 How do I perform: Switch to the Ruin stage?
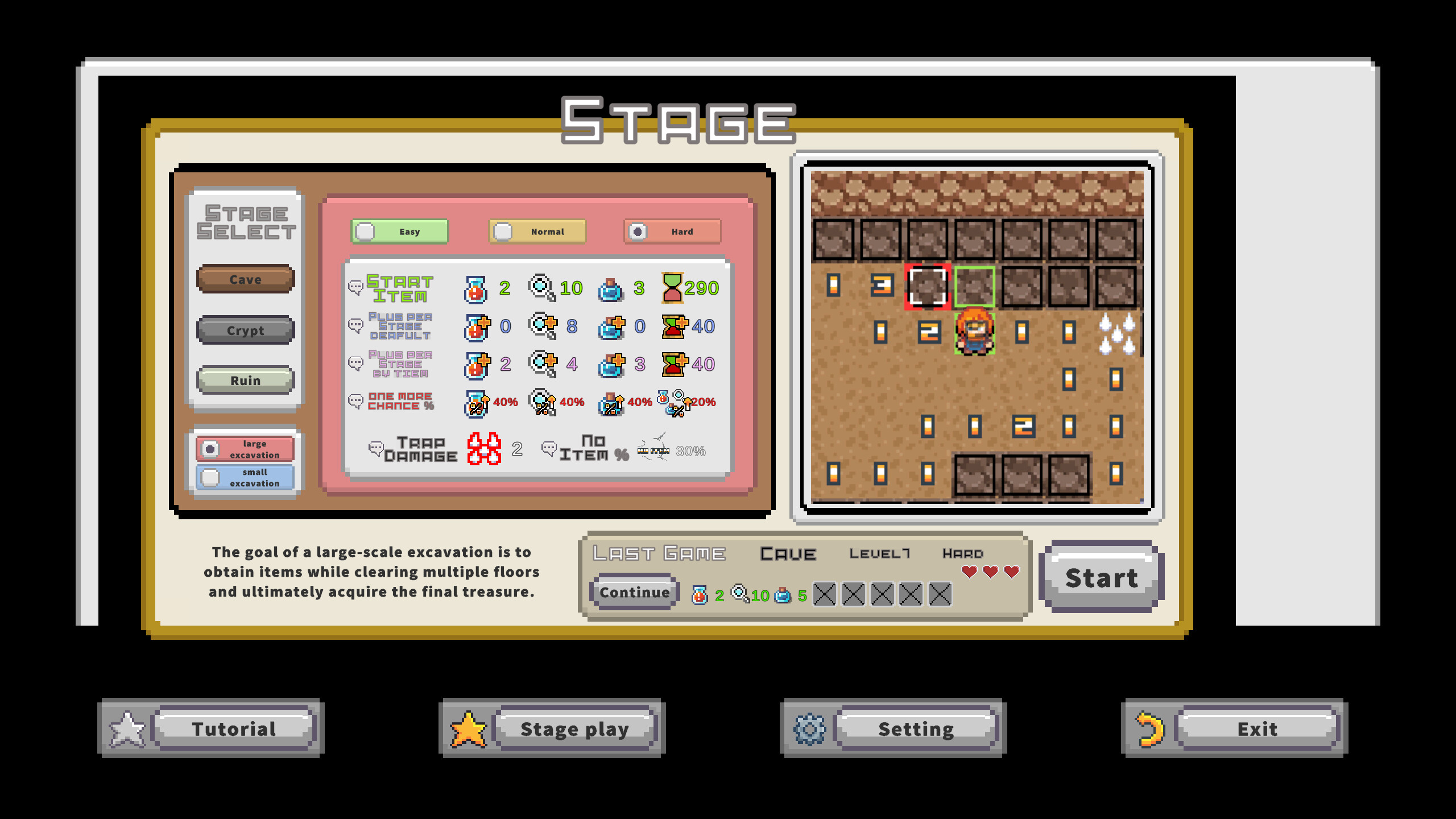[x=245, y=380]
